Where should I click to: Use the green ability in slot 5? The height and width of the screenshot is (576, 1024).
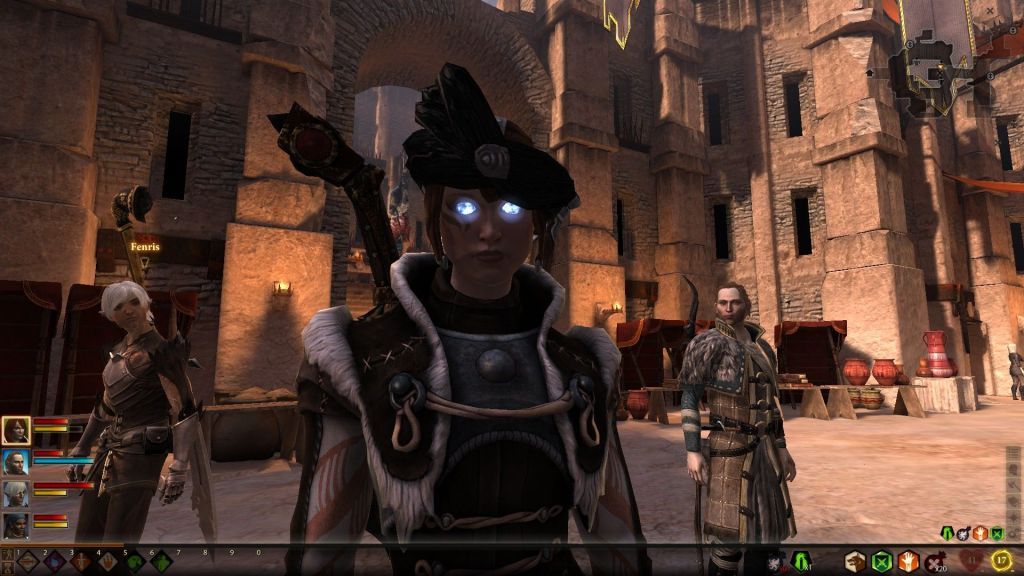[x=134, y=562]
